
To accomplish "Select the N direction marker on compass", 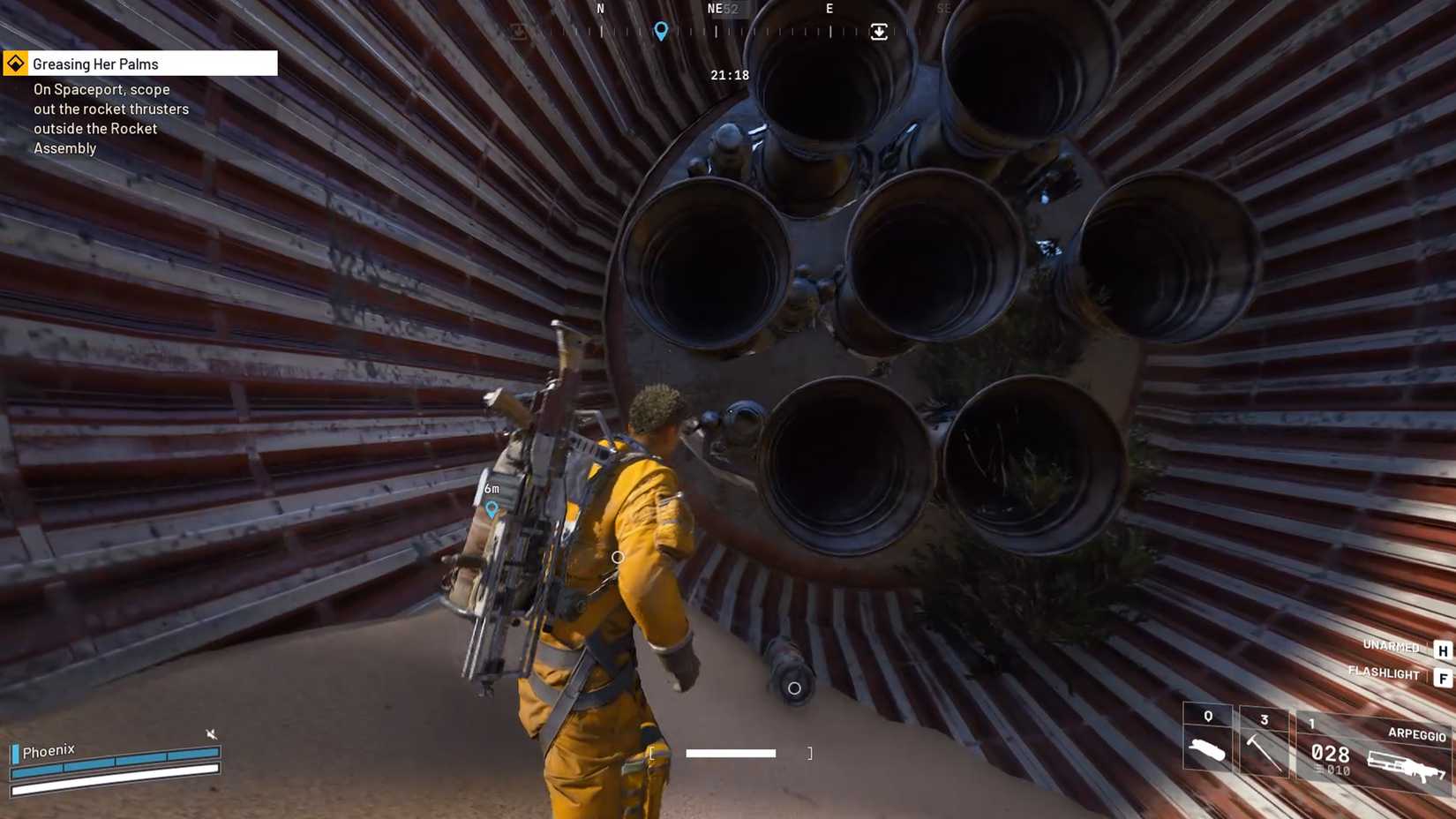I will tap(600, 9).
